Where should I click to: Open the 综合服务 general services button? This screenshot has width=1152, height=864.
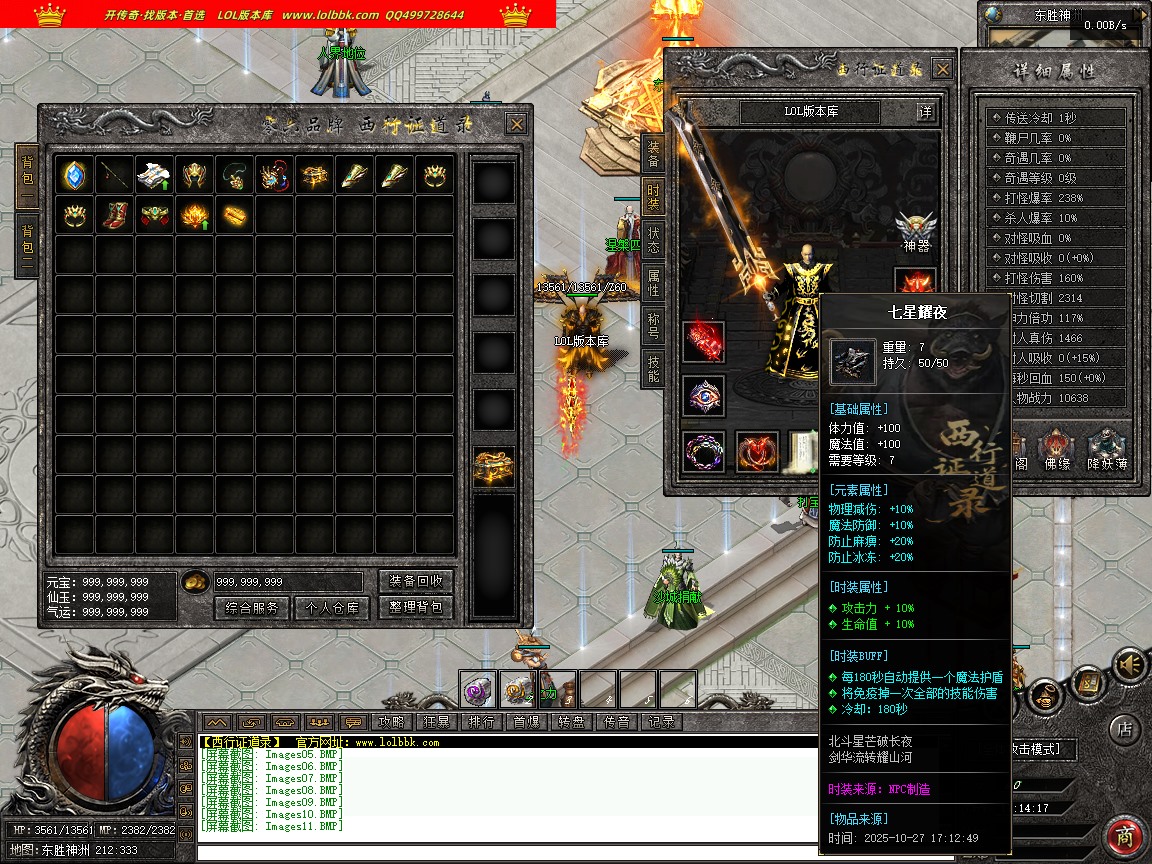point(252,607)
